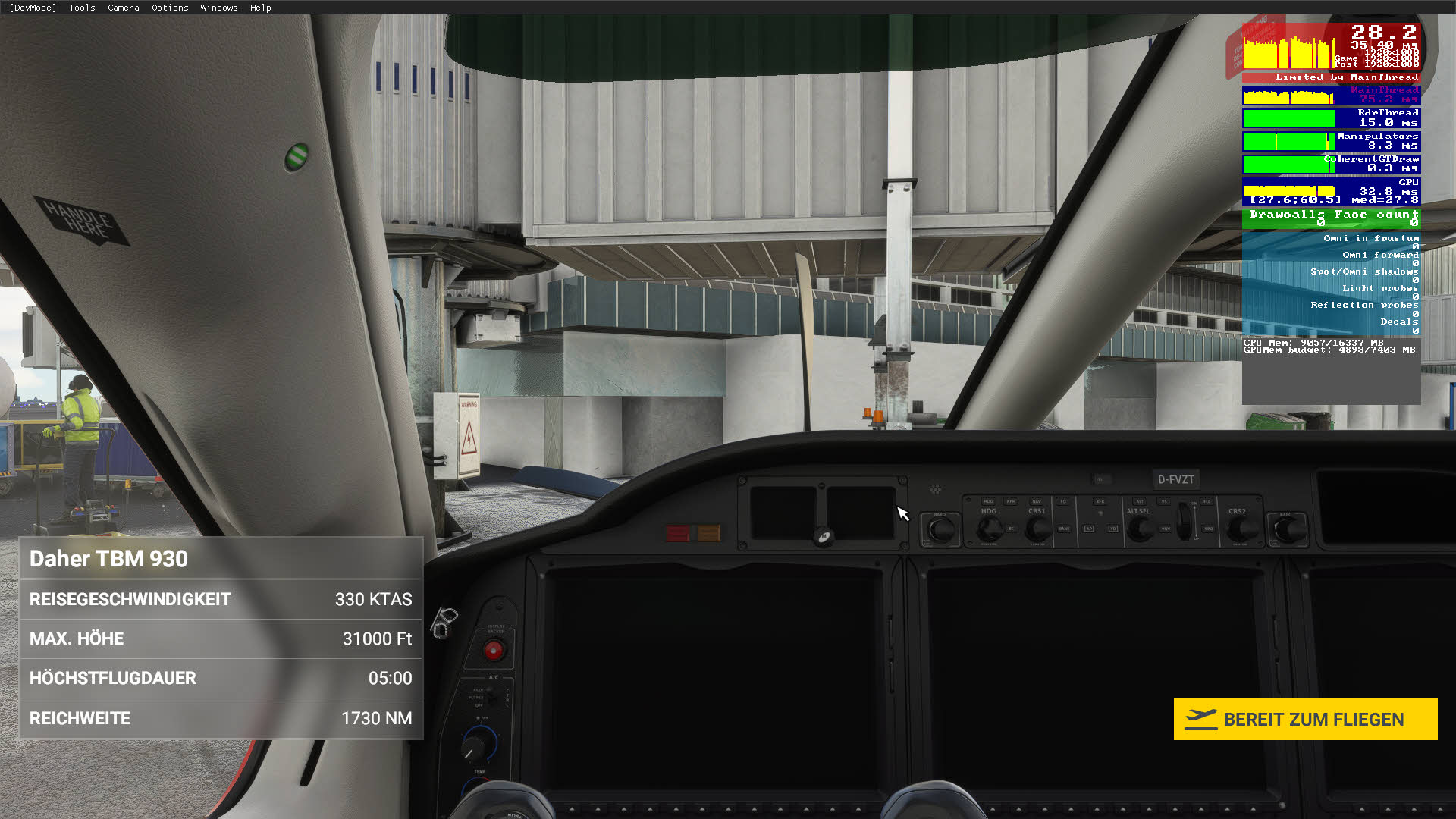Click the BEREIT ZUM FLIEGEN button

pyautogui.click(x=1304, y=719)
